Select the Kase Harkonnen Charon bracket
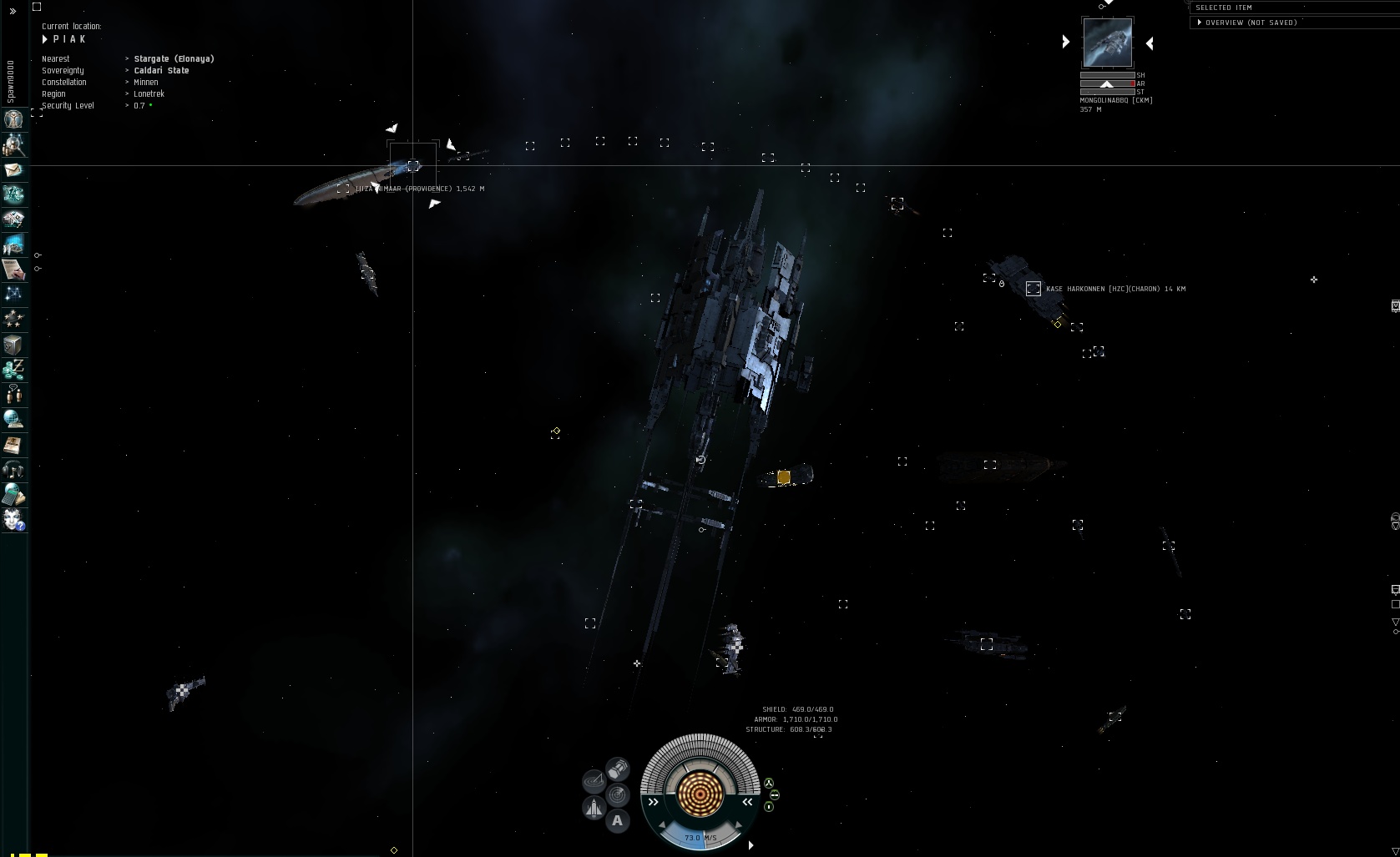Screen dimensions: 1400x857 (1034, 289)
